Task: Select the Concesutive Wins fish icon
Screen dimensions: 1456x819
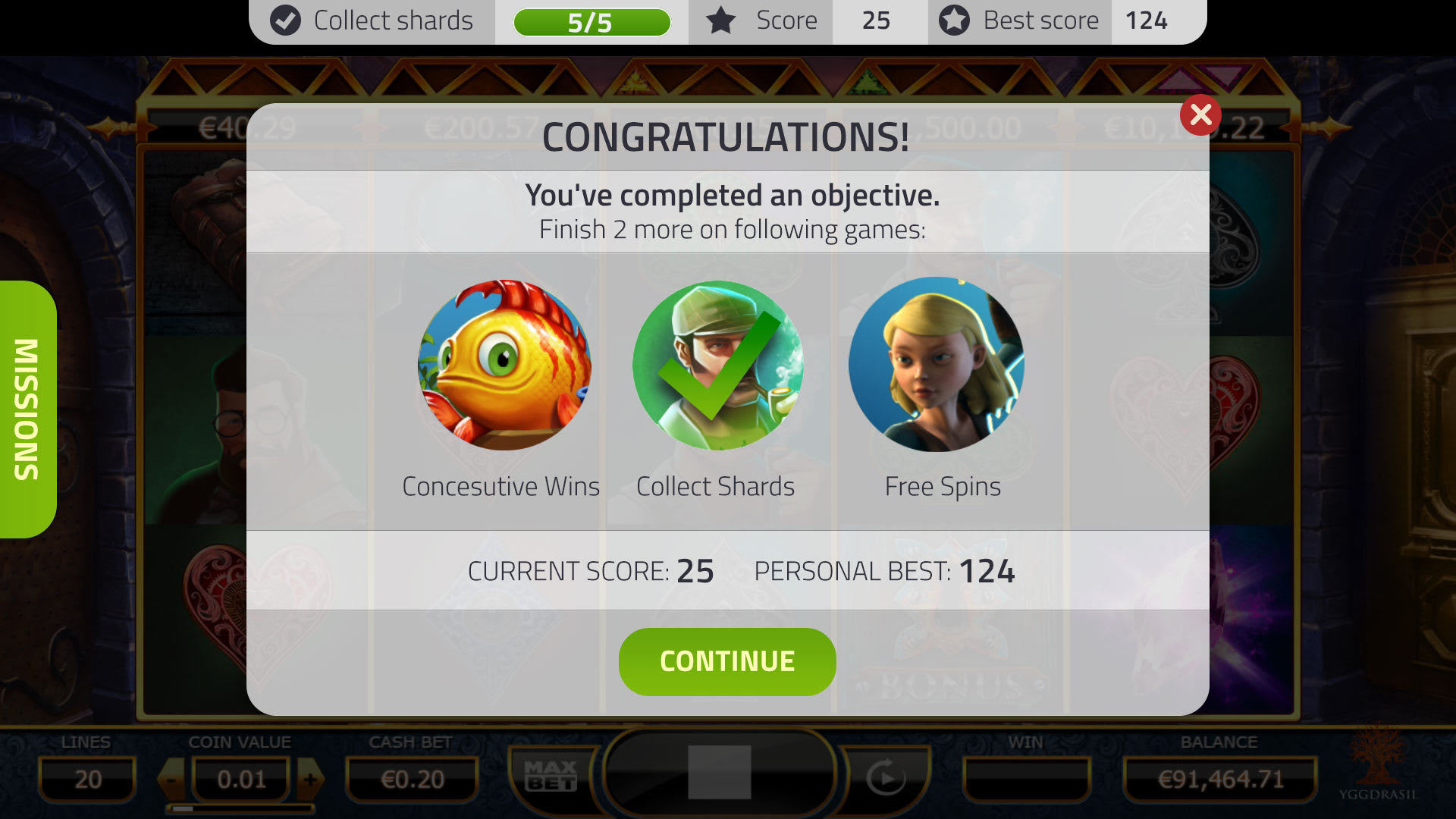Action: (504, 367)
